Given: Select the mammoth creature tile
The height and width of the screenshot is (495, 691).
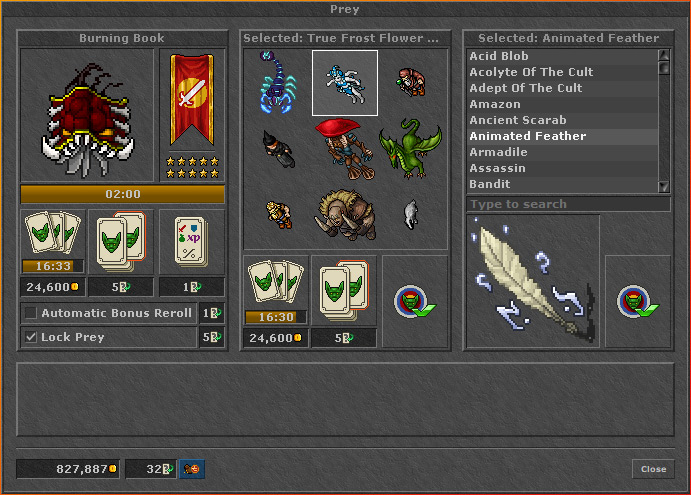Looking at the screenshot, I should coord(345,213).
